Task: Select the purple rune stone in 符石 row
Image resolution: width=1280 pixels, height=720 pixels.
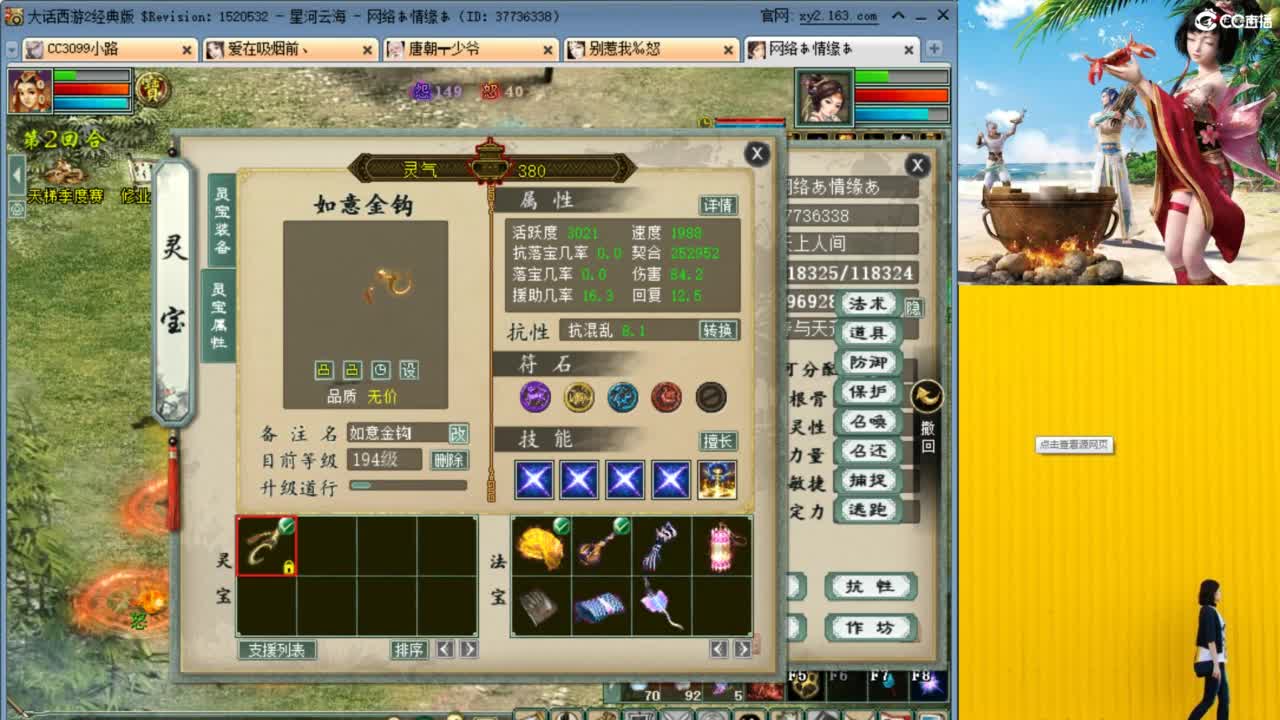Action: coord(535,397)
